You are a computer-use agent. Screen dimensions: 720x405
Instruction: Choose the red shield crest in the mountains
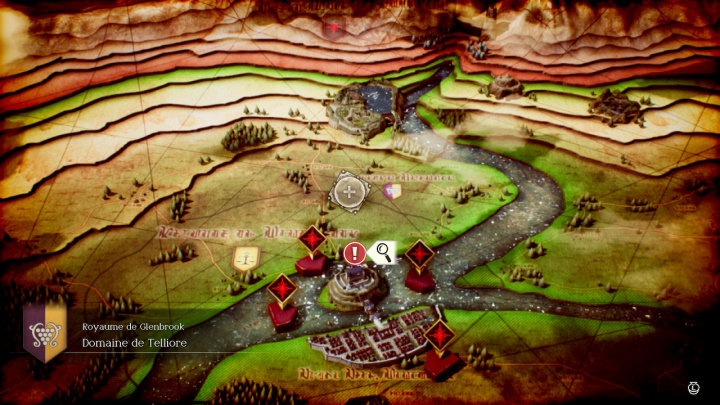click(x=336, y=28)
